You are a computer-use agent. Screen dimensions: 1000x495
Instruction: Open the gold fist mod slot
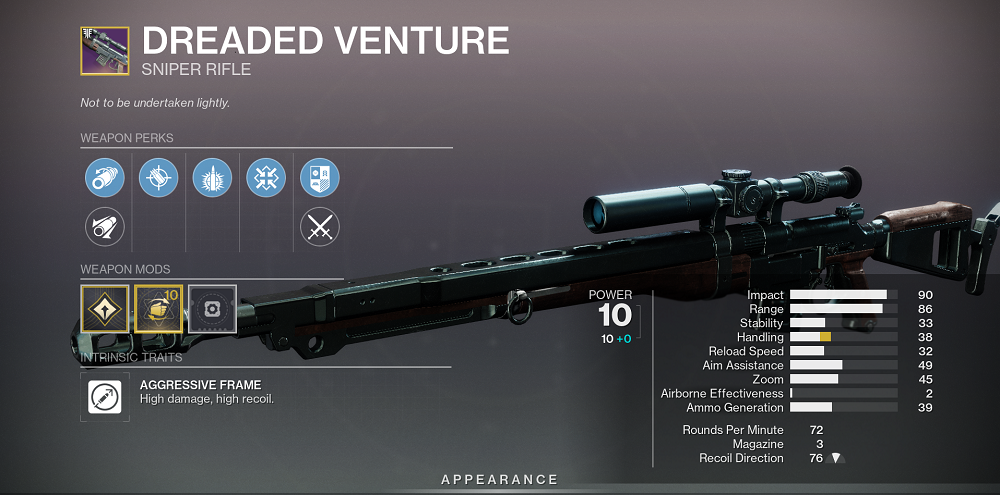158,309
